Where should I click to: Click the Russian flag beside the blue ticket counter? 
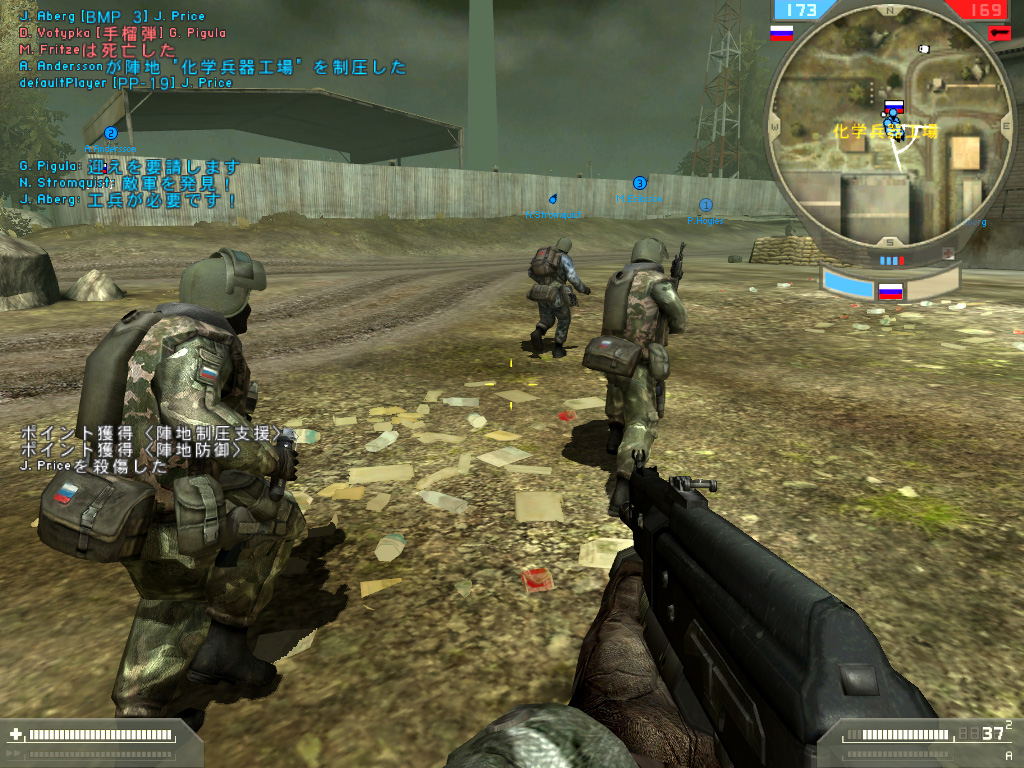[x=781, y=33]
